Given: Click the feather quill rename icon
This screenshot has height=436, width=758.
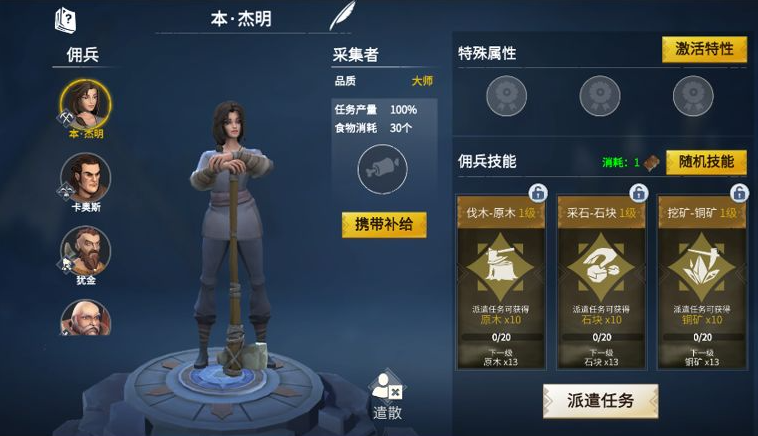Looking at the screenshot, I should coord(342,17).
